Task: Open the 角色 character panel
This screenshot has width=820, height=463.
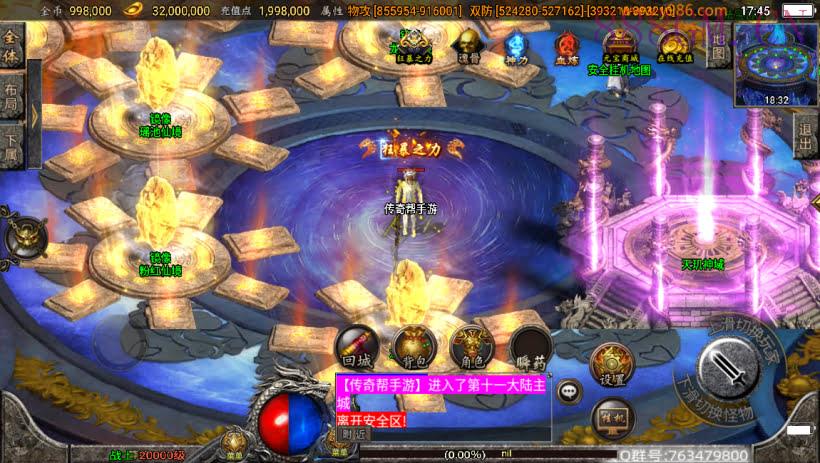Action: (x=471, y=347)
